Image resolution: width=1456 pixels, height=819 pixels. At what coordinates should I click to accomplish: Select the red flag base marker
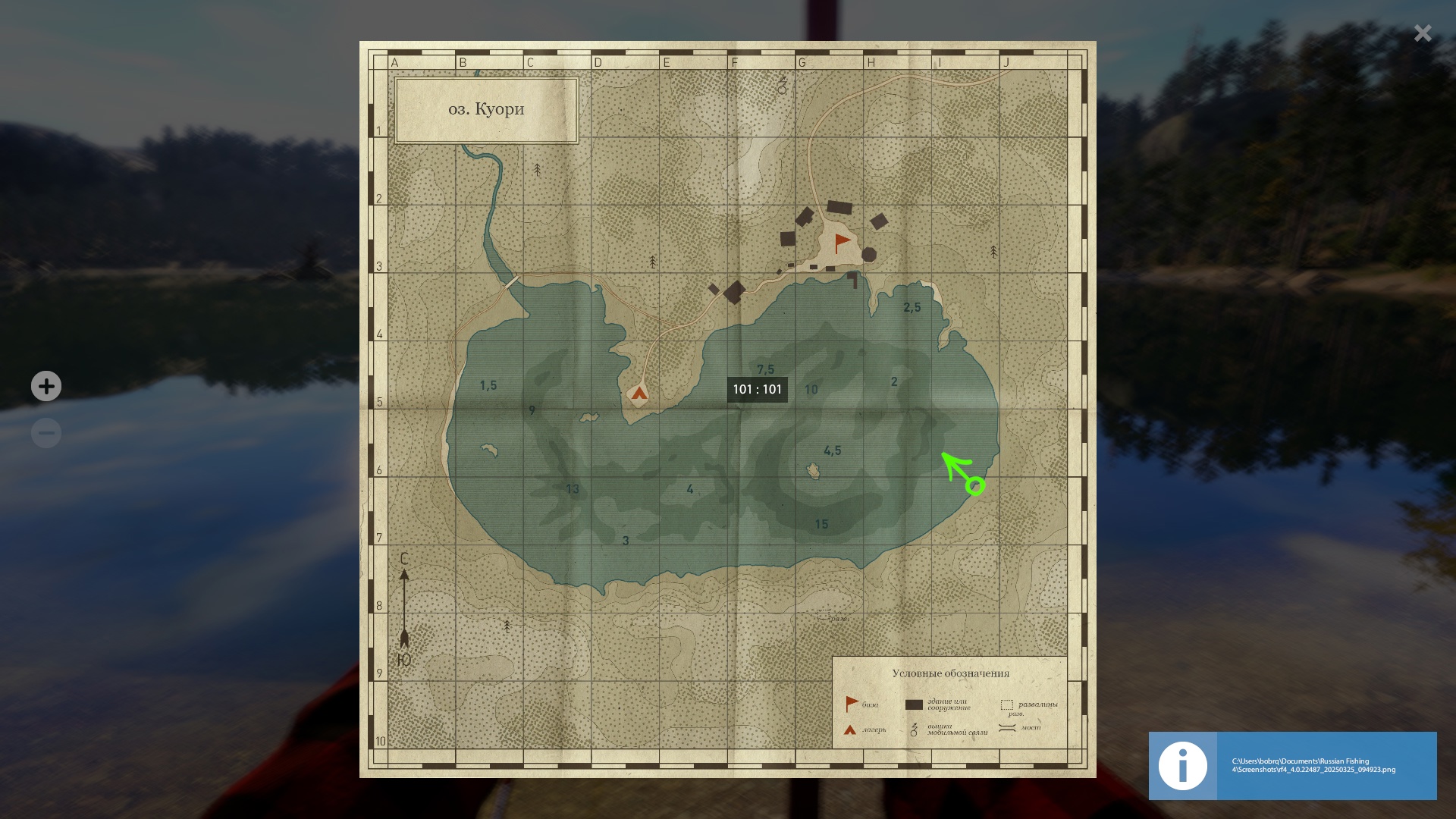pos(842,243)
